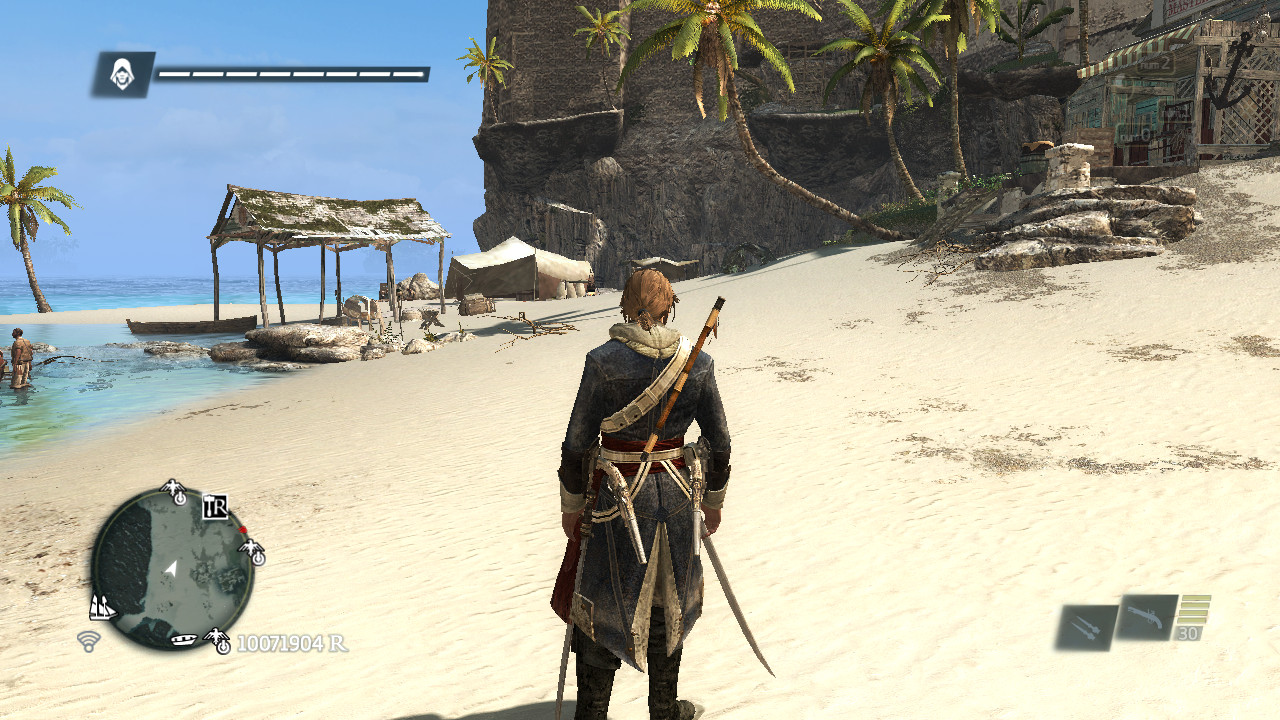The image size is (1280, 720).
Task: Open the TR fast travel marker on the minimap
Action: point(216,508)
